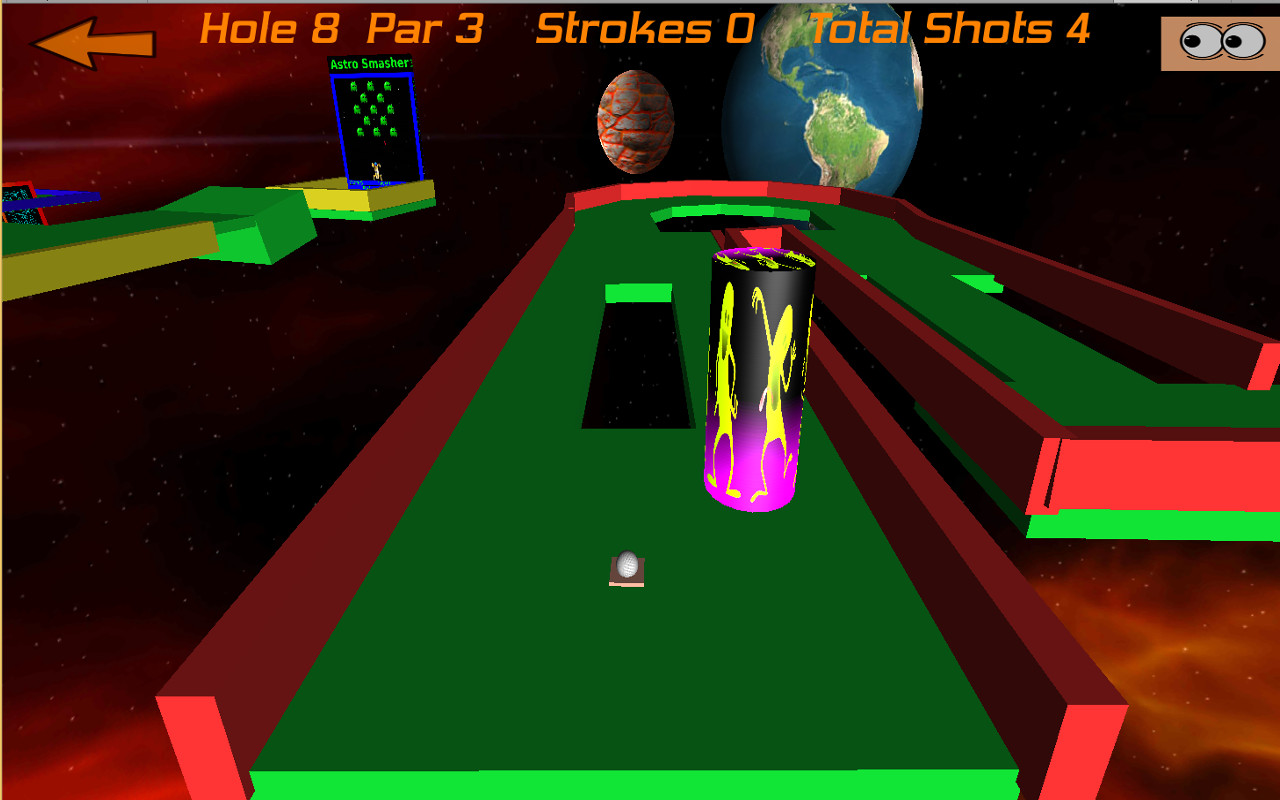This screenshot has height=800, width=1280.
Task: Click the 'Par 3' indicator
Action: coord(424,28)
